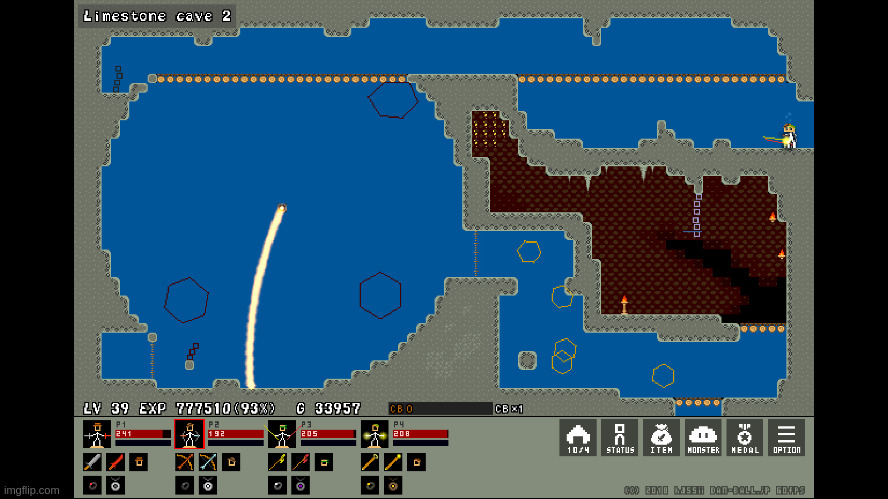Screen dimensions: 888x499
Task: Open the Monster book
Action: click(x=703, y=437)
